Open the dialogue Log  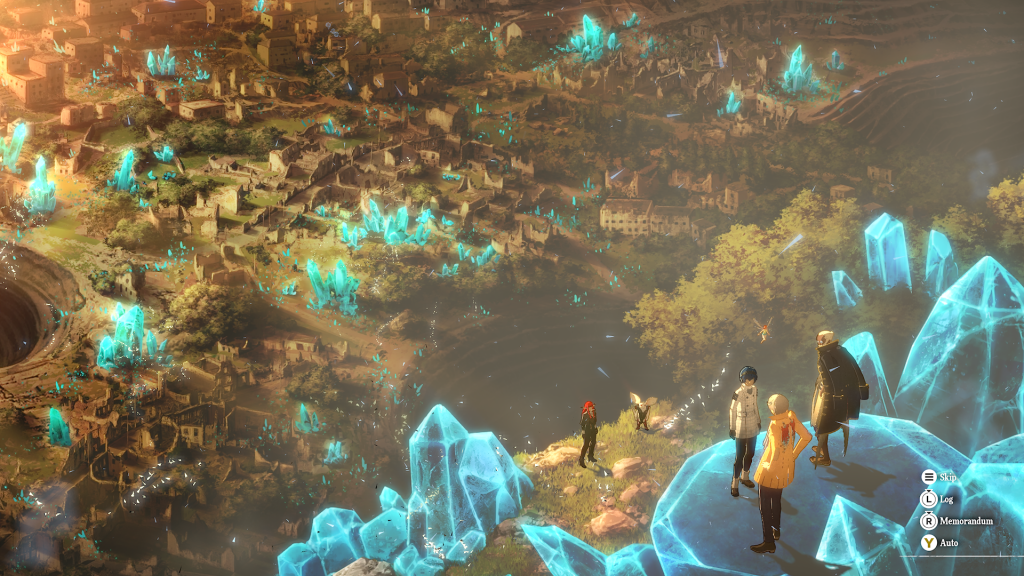pos(938,499)
